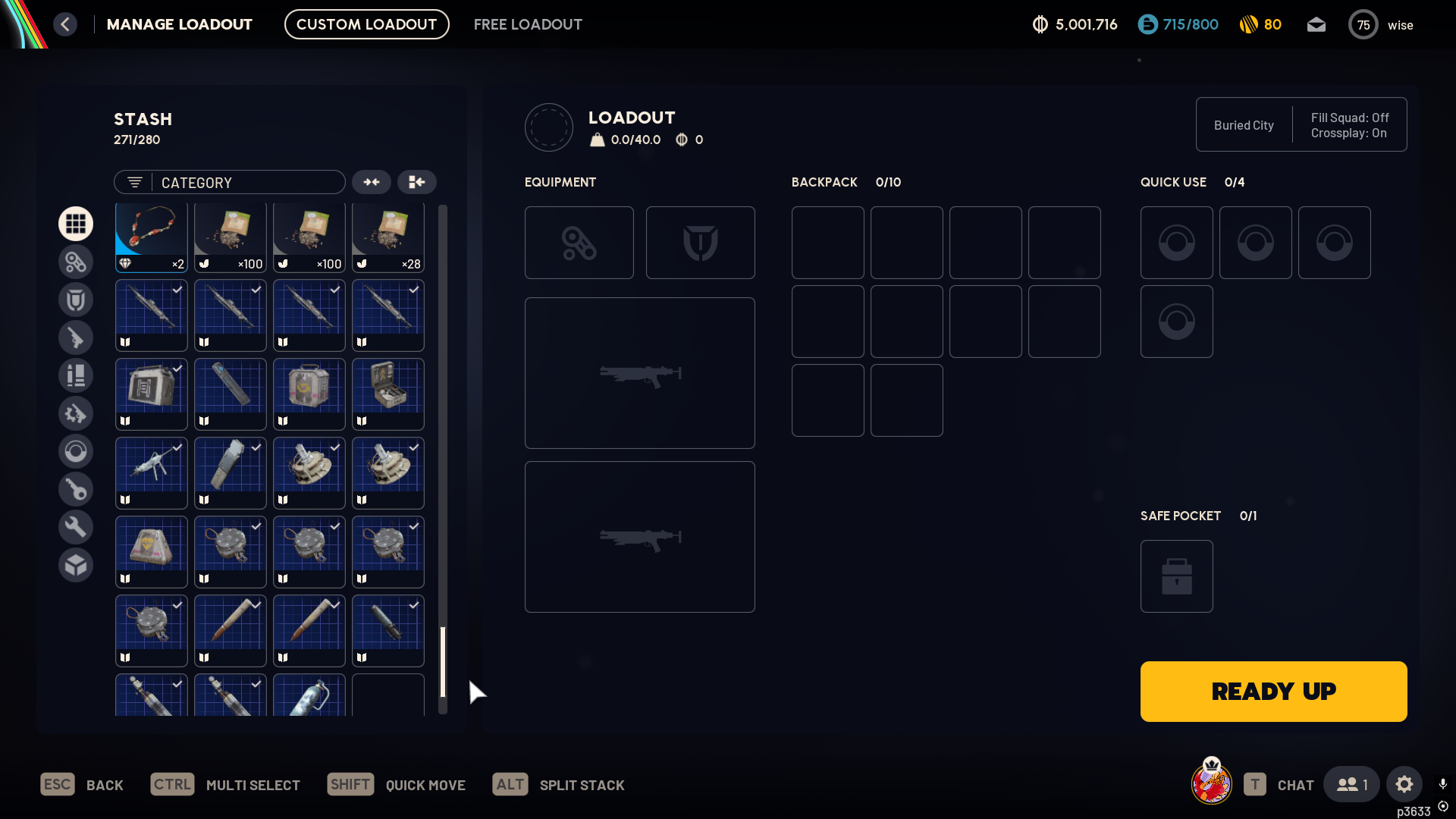Screen dimensions: 1456x819
Task: Open the Category sort dropdown
Action: 230,182
